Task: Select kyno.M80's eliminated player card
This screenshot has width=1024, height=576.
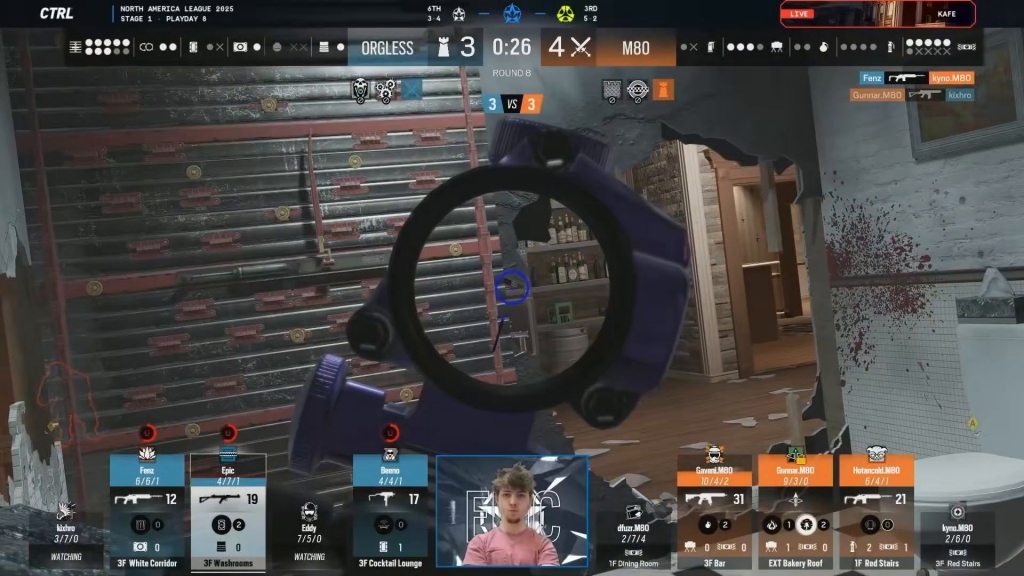Action: pos(957,532)
